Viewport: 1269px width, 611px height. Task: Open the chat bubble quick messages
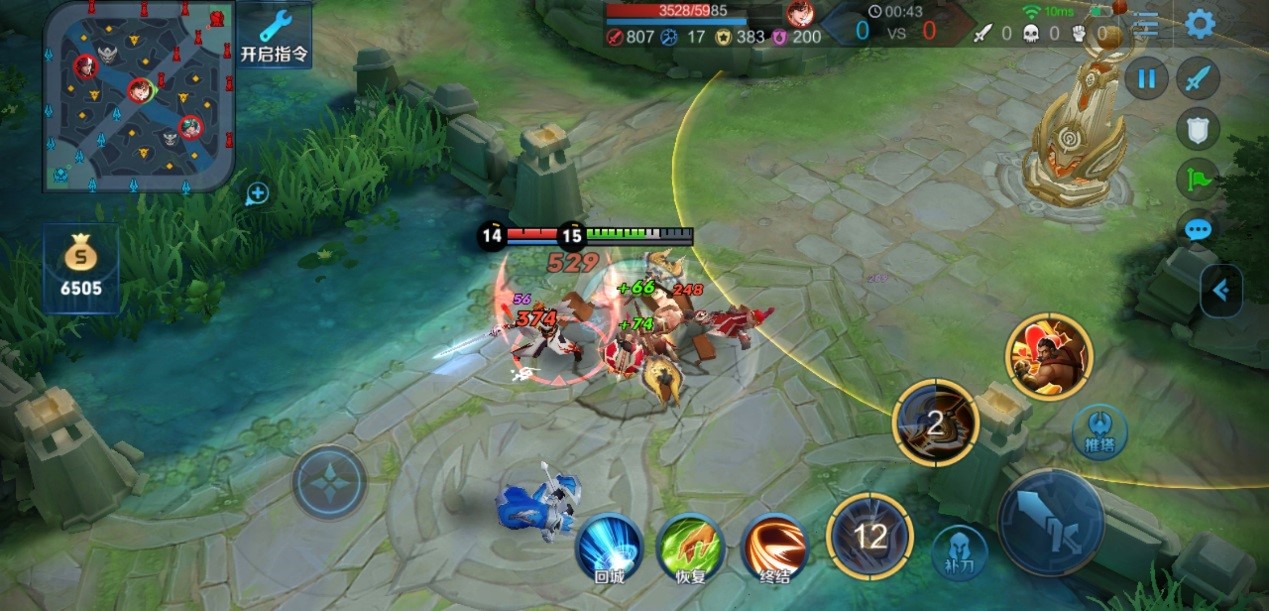coord(1198,230)
